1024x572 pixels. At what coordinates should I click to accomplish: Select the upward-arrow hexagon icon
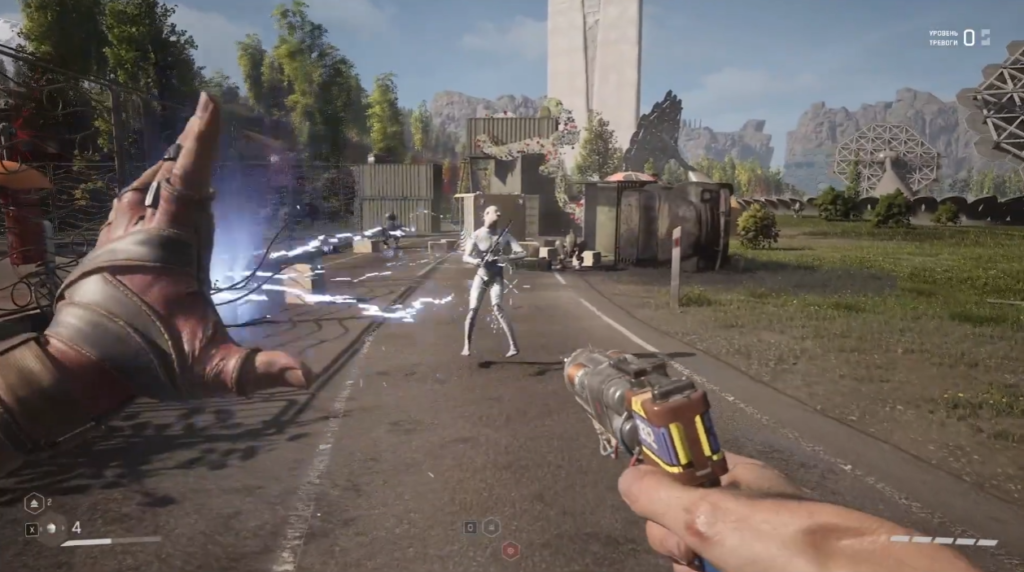point(33,504)
